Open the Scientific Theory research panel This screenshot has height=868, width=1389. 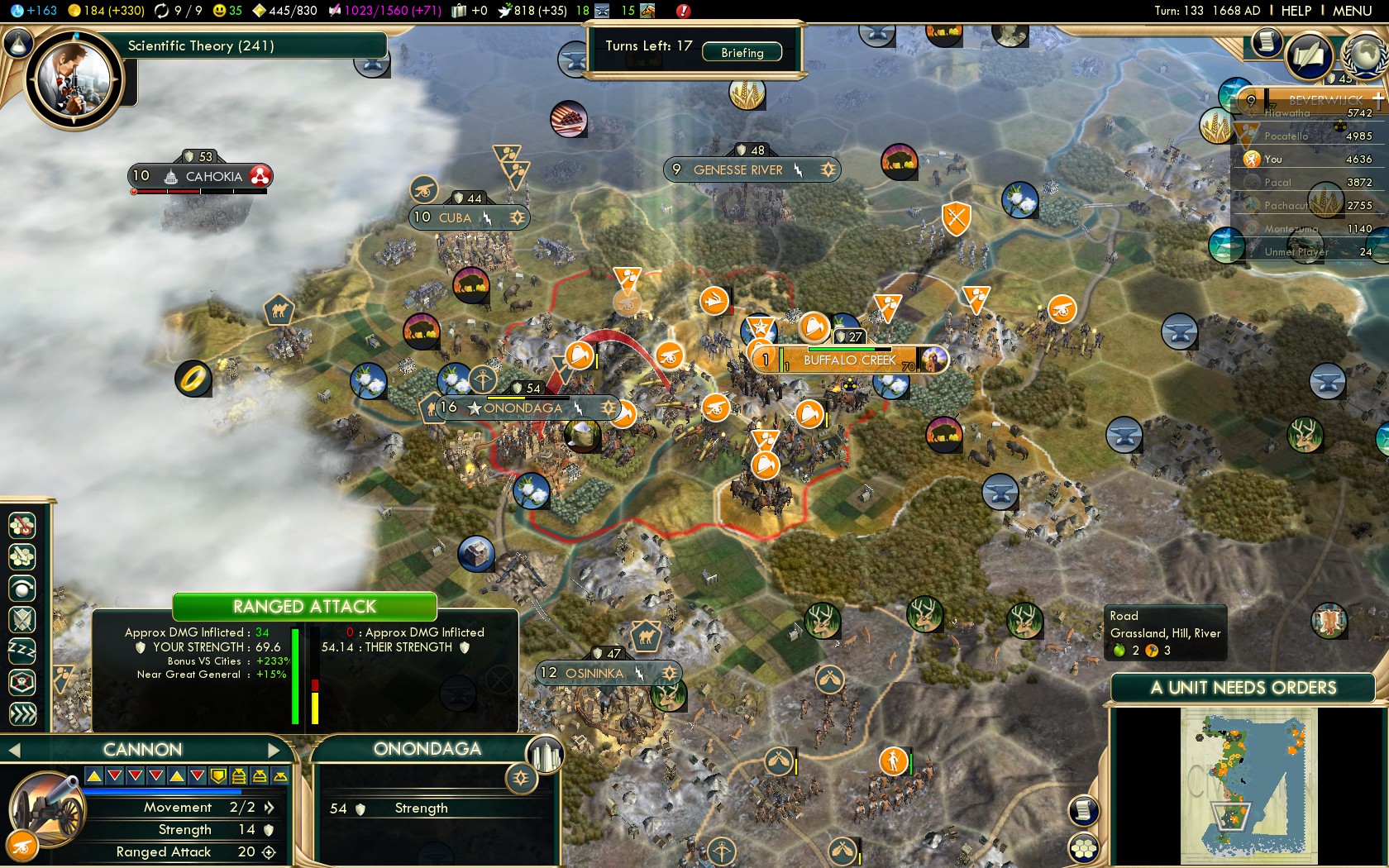(x=201, y=45)
